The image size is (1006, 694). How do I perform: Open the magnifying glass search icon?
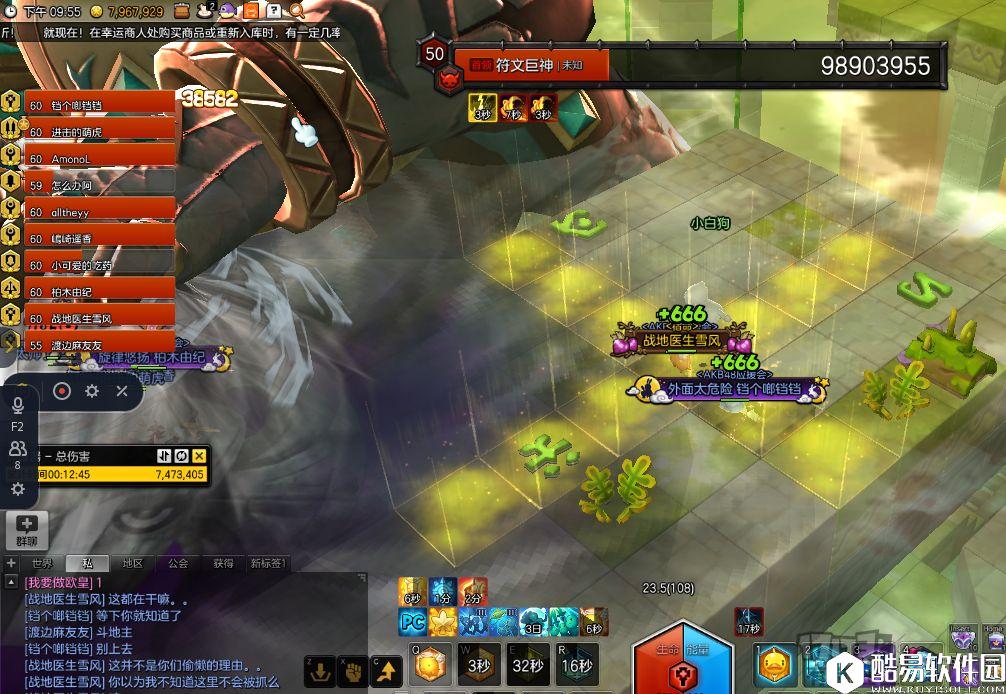(x=297, y=11)
